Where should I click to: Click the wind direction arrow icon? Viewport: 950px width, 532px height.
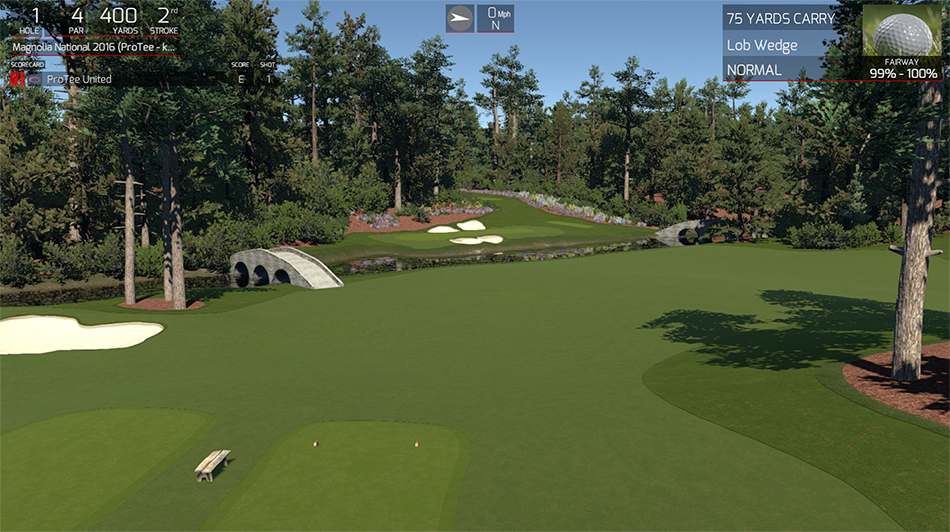[460, 18]
